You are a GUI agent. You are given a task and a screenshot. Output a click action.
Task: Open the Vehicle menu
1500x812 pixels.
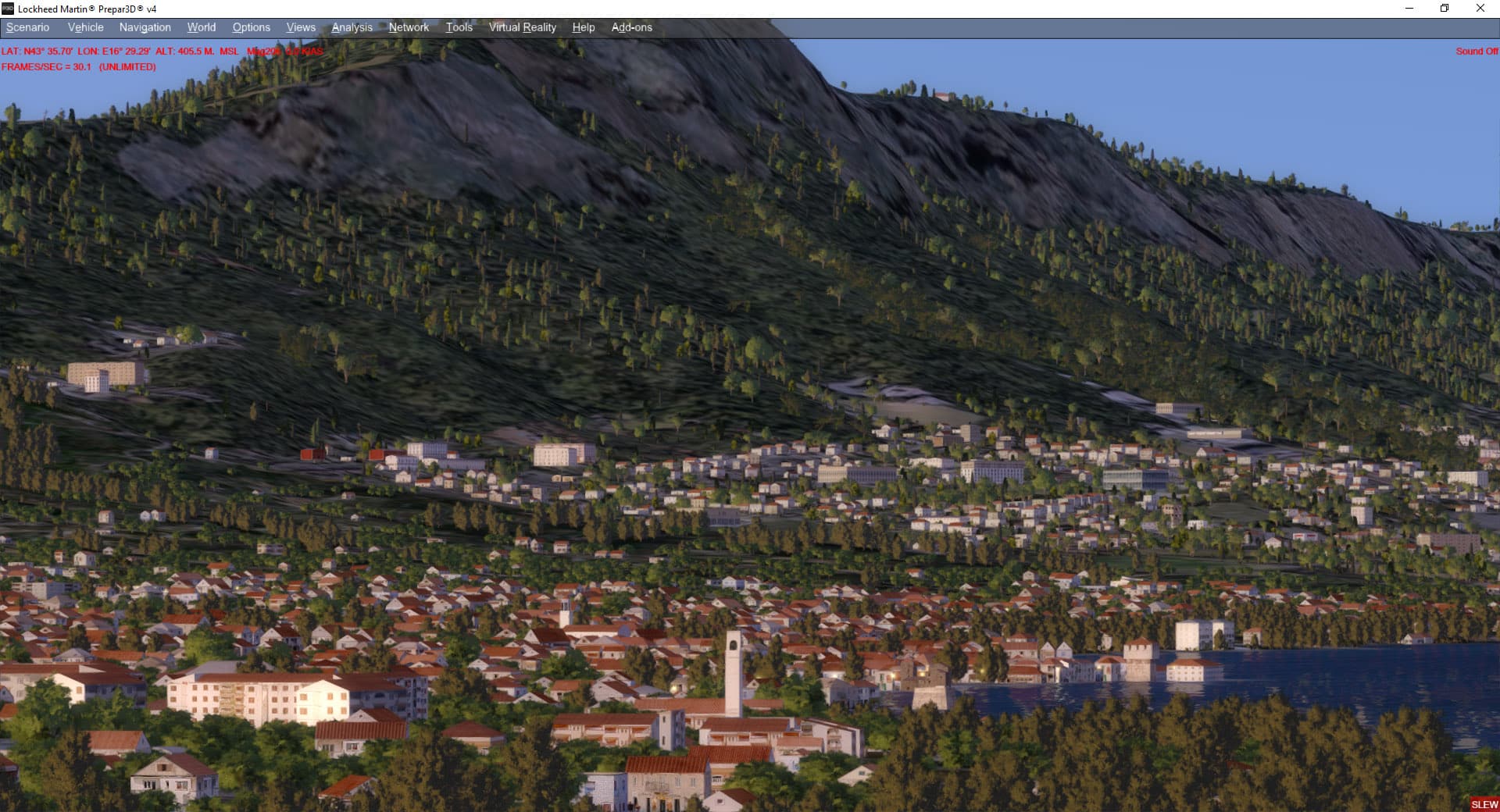click(x=85, y=27)
